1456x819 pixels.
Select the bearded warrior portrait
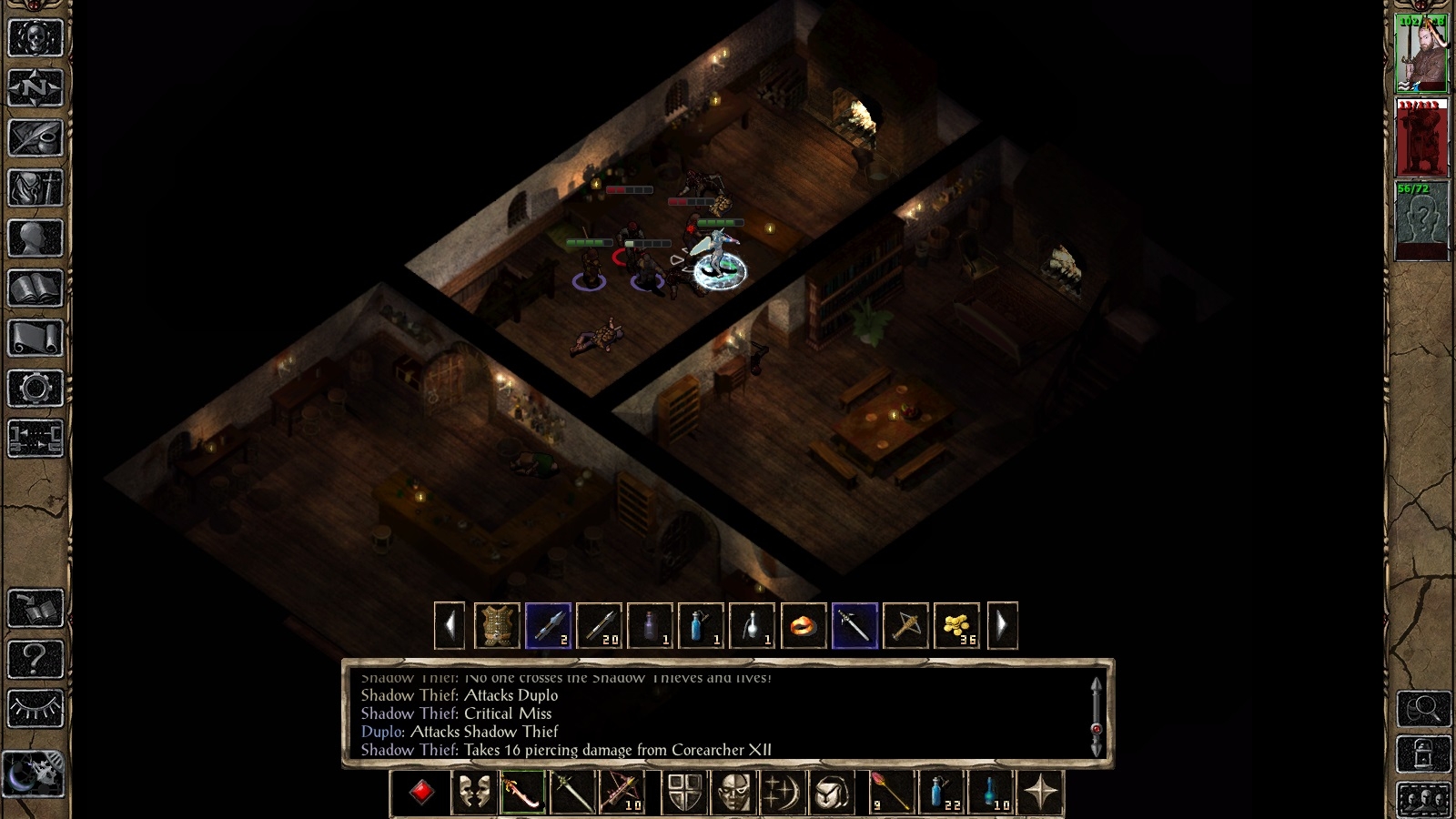1421,53
